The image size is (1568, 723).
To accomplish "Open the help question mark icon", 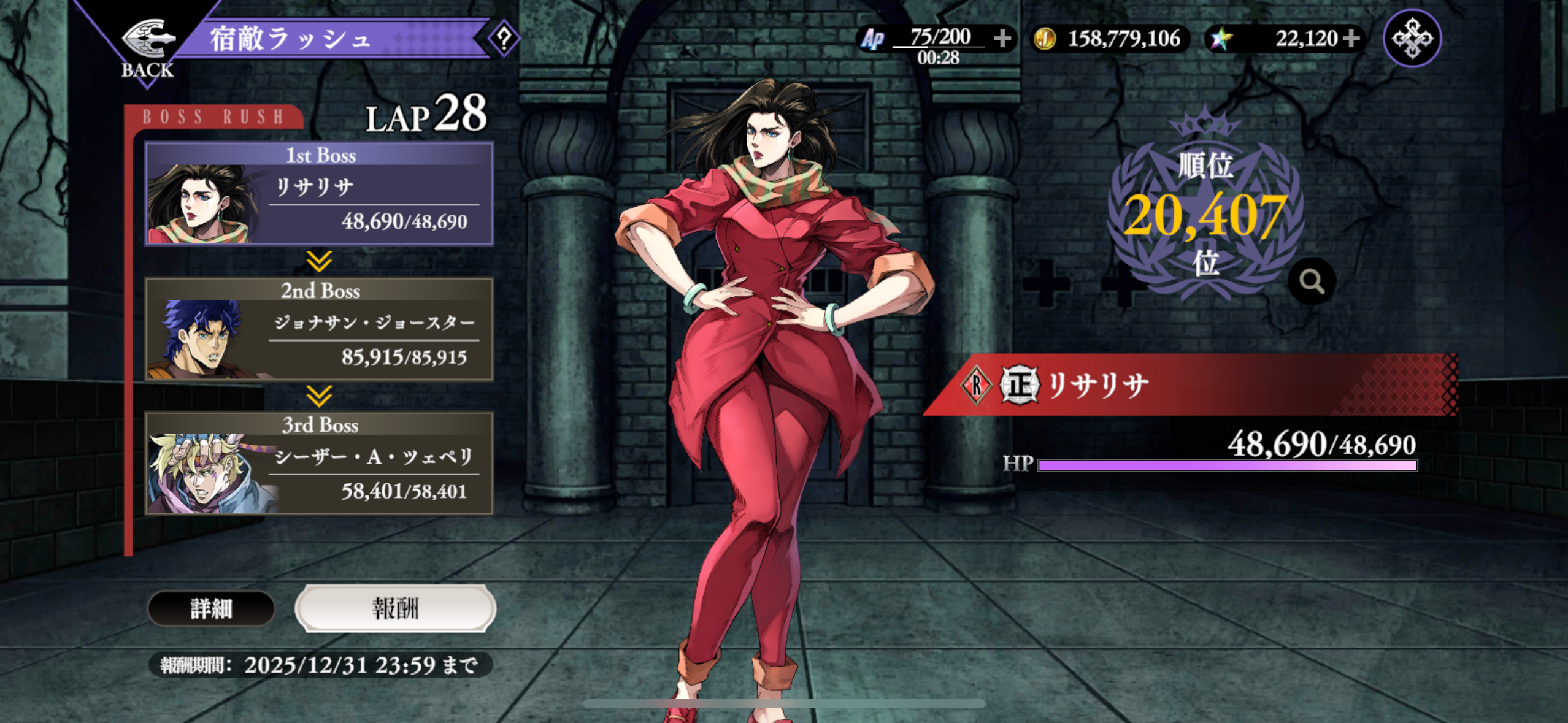I will click(504, 39).
